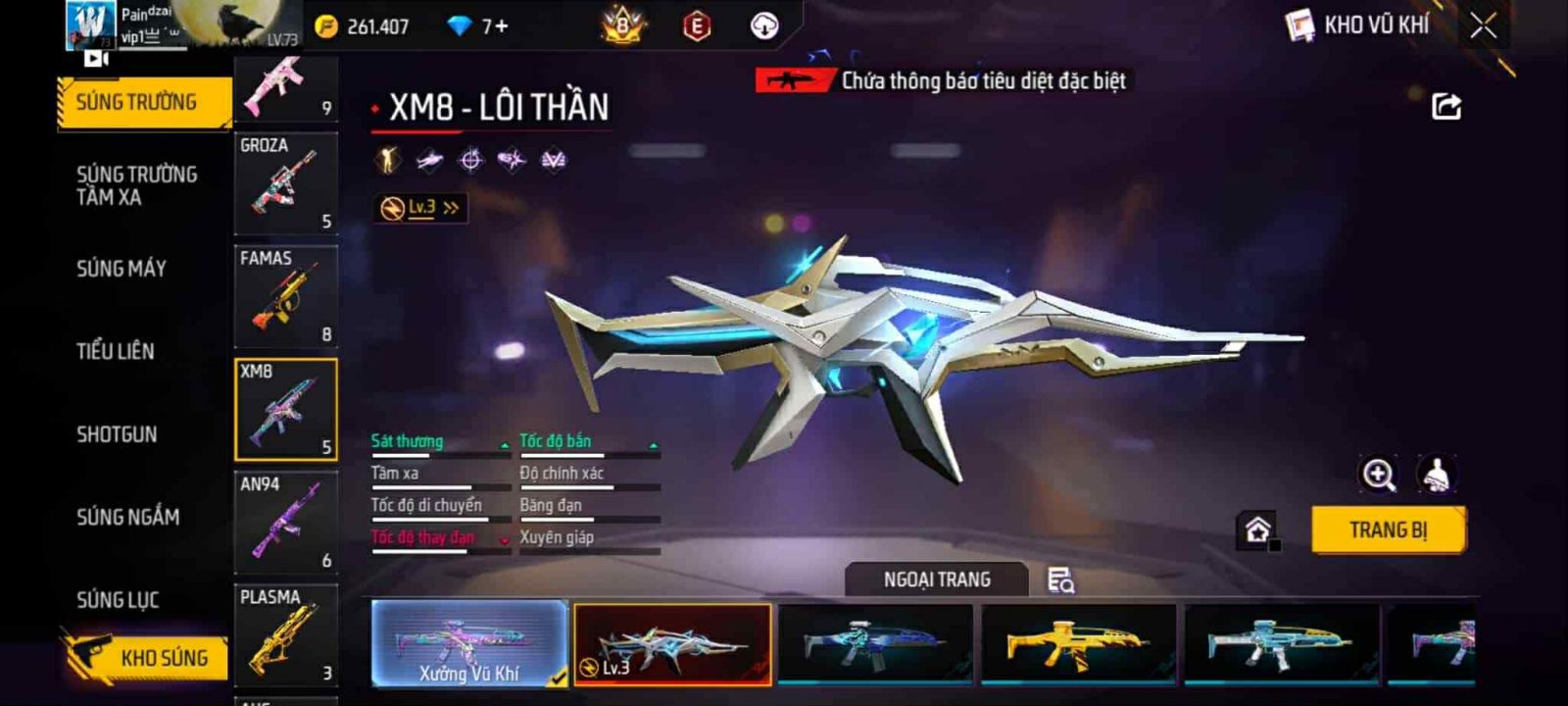The width and height of the screenshot is (1568, 706).
Task: Open the KHO SÚNG tab
Action: click(x=157, y=658)
